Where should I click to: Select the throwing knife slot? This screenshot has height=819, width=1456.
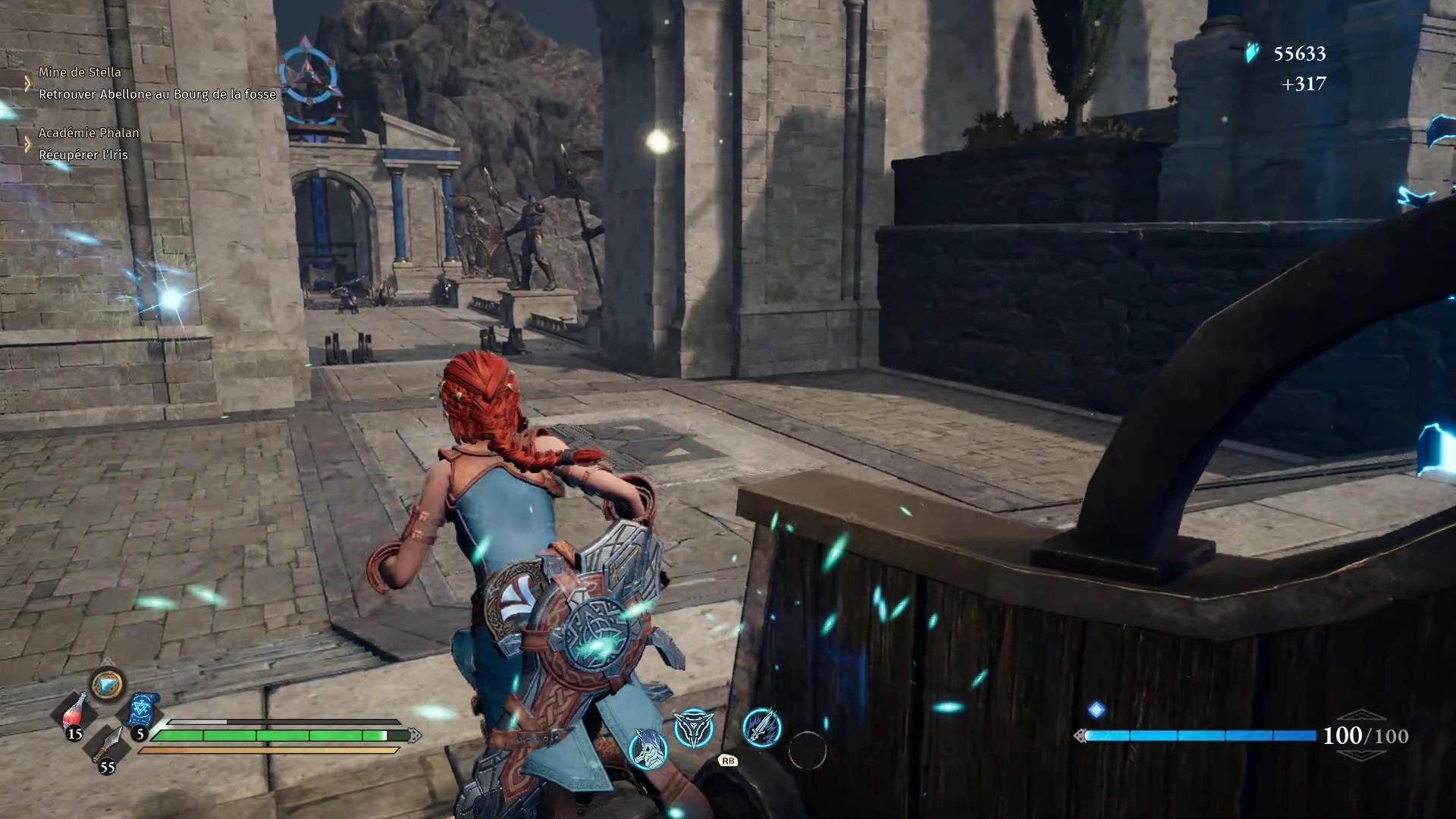tap(108, 745)
